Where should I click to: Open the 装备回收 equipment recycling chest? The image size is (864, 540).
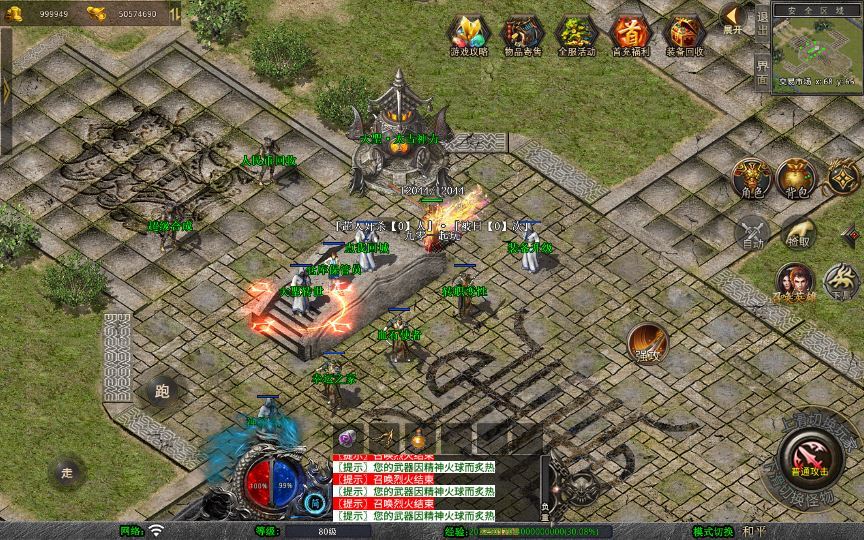tap(685, 35)
